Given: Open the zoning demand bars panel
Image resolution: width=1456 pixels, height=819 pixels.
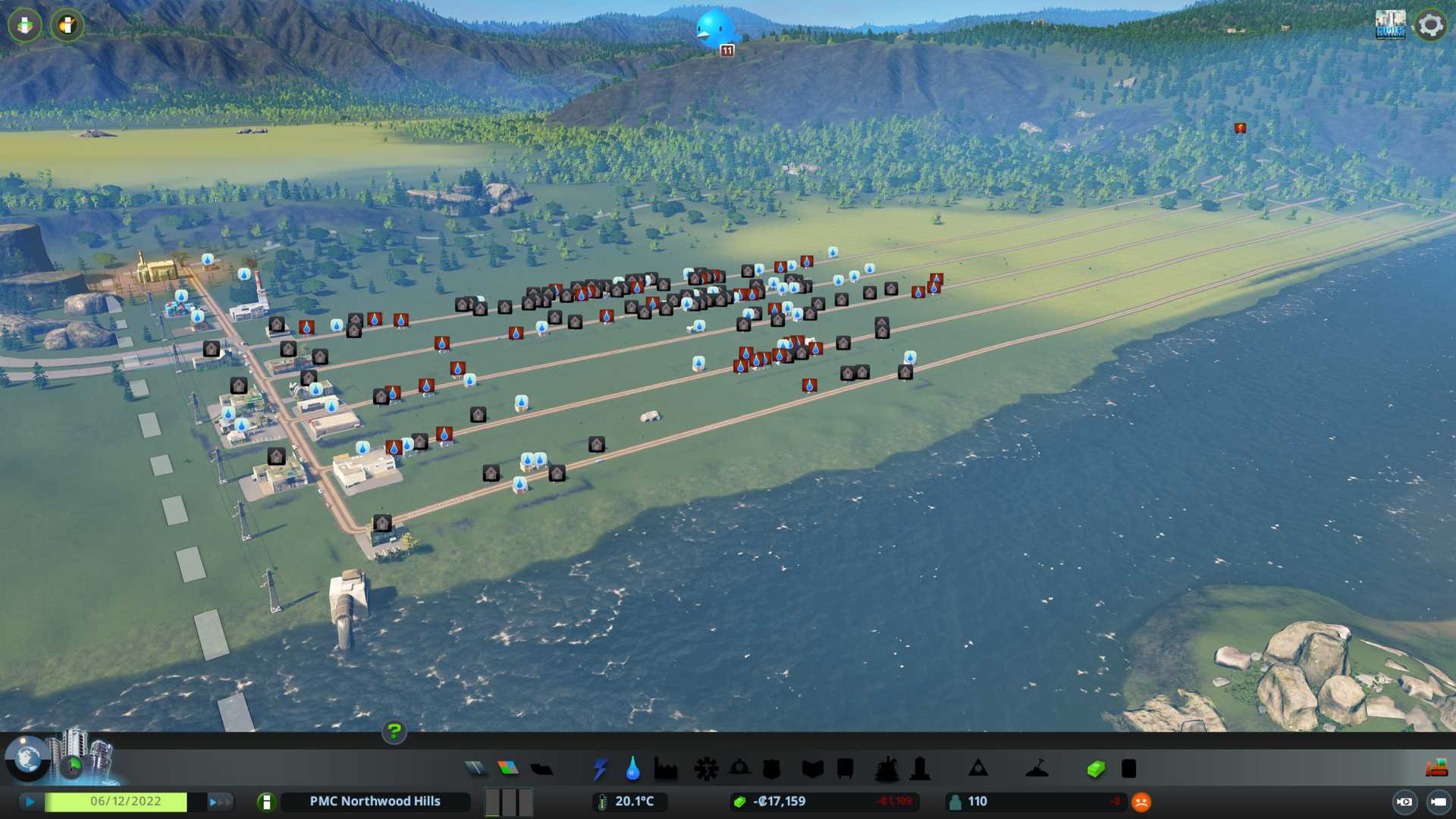Looking at the screenshot, I should (x=509, y=802).
